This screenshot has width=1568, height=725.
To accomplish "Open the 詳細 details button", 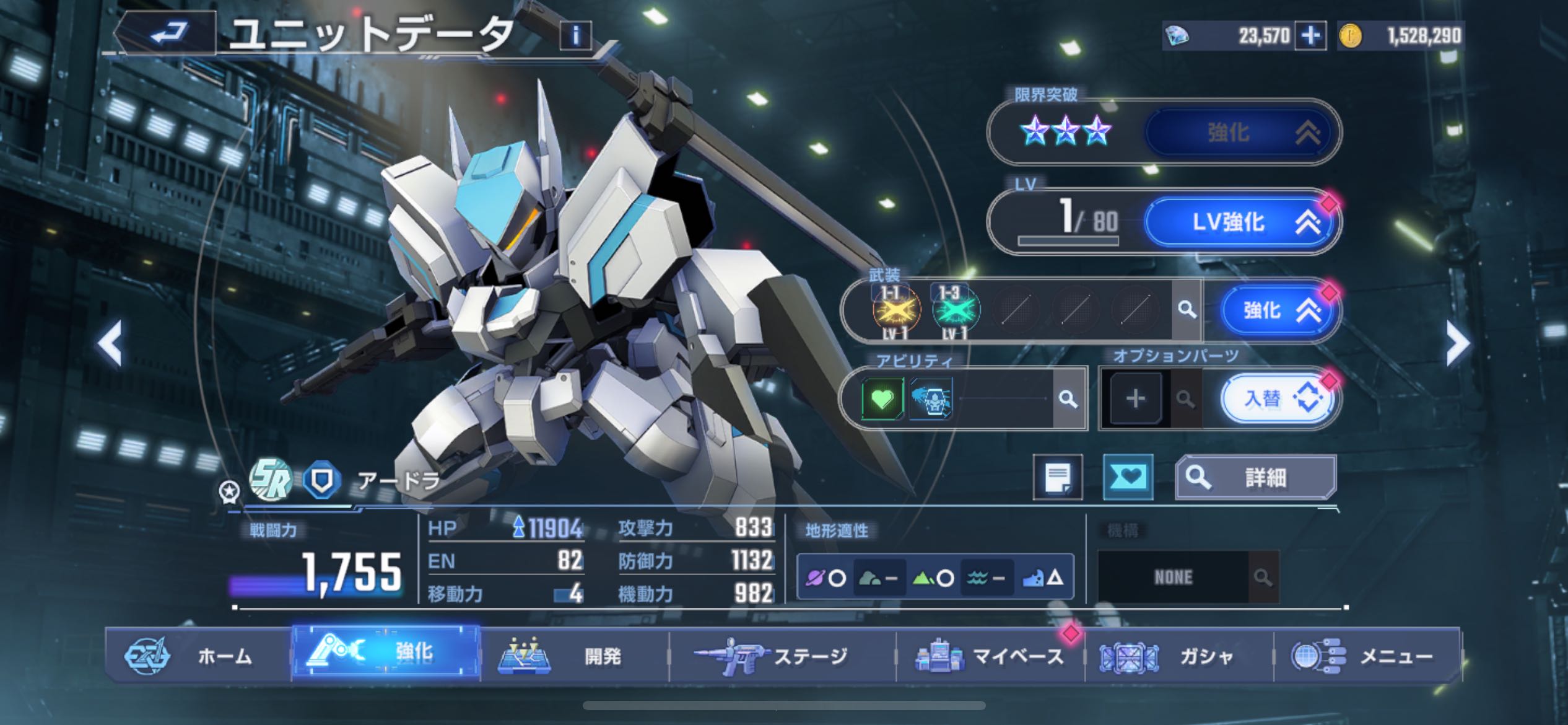I will pos(1256,477).
